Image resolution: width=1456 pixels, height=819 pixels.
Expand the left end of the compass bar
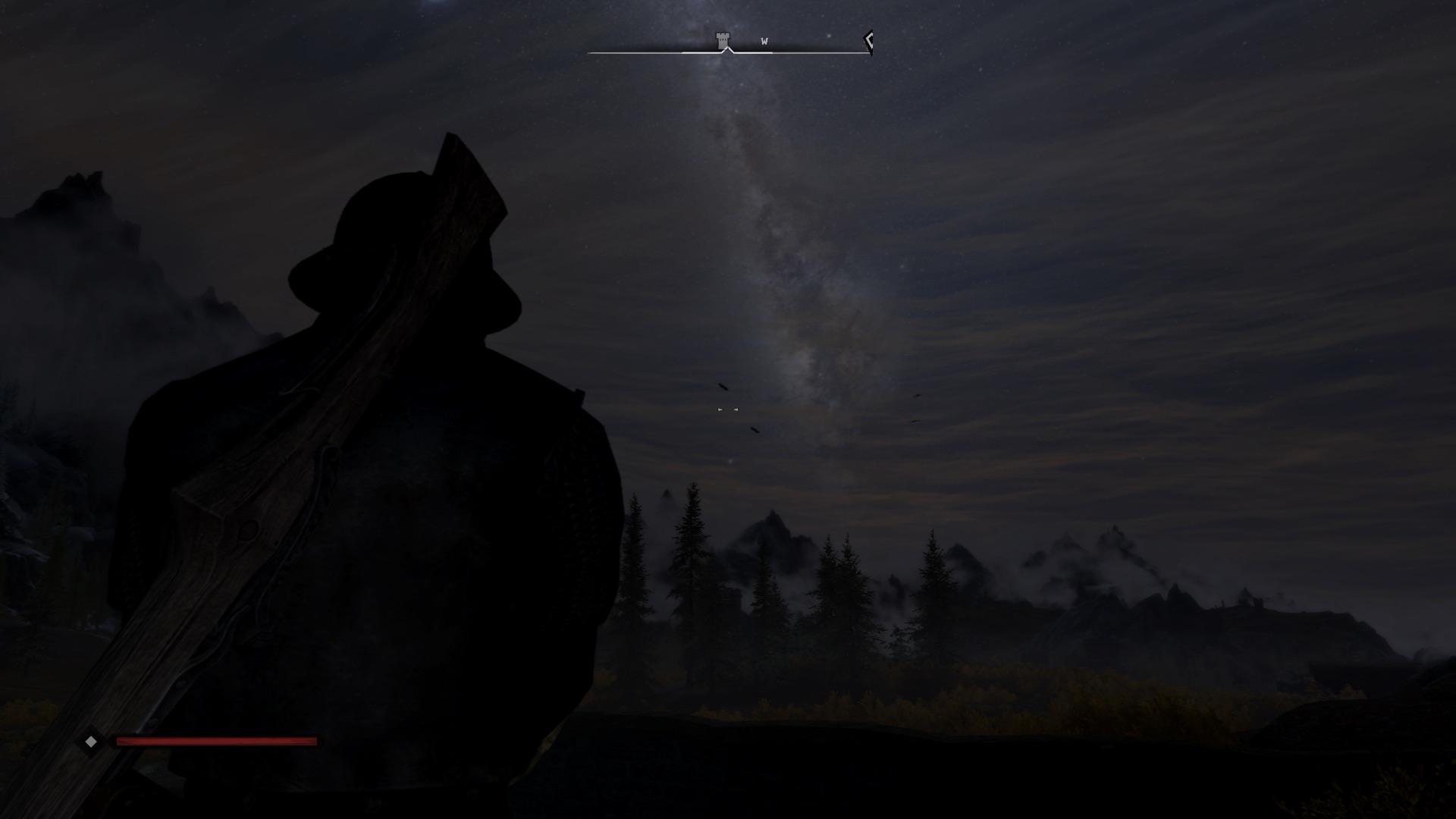click(591, 52)
